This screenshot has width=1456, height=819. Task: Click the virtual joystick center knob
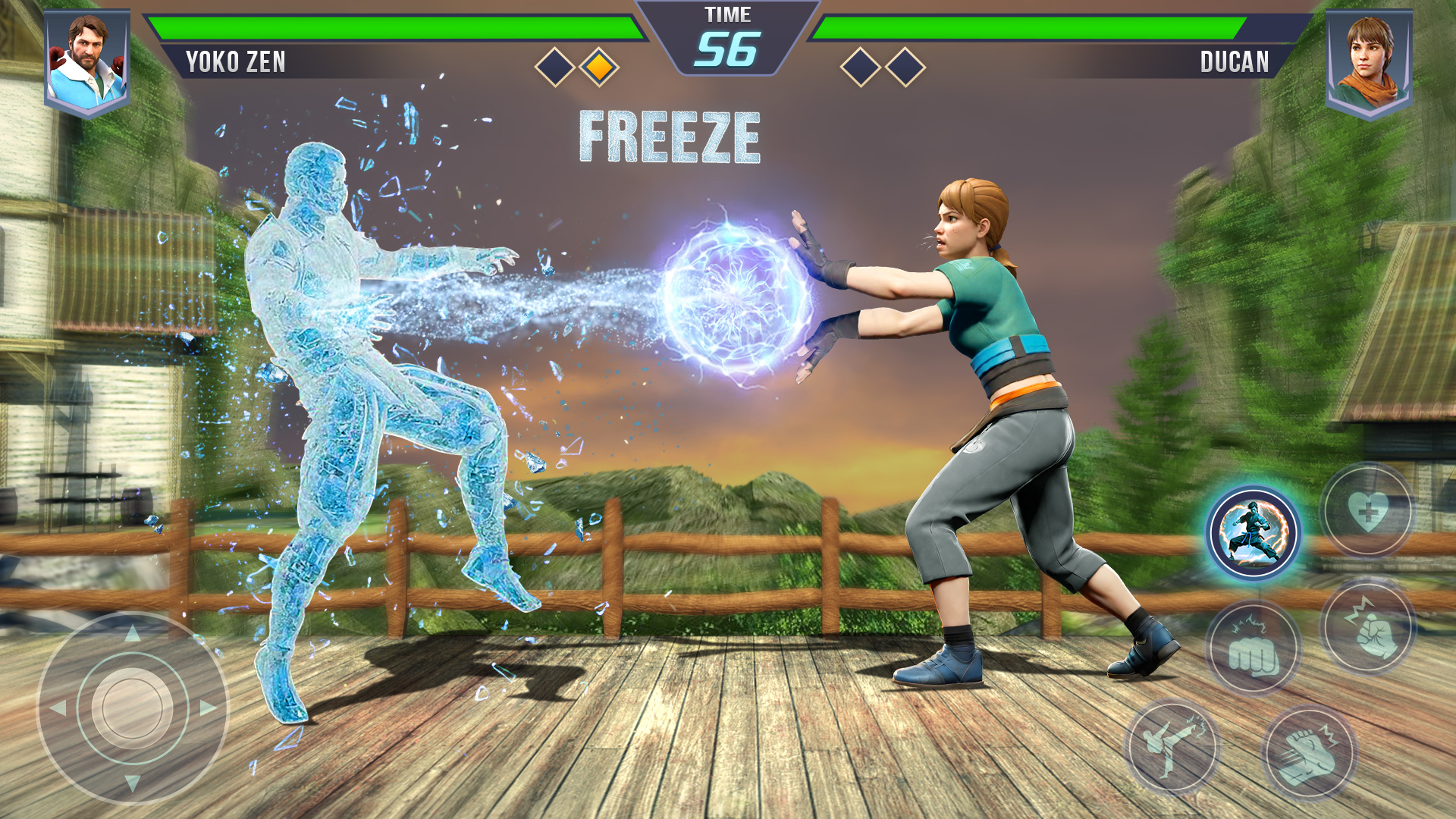(133, 708)
